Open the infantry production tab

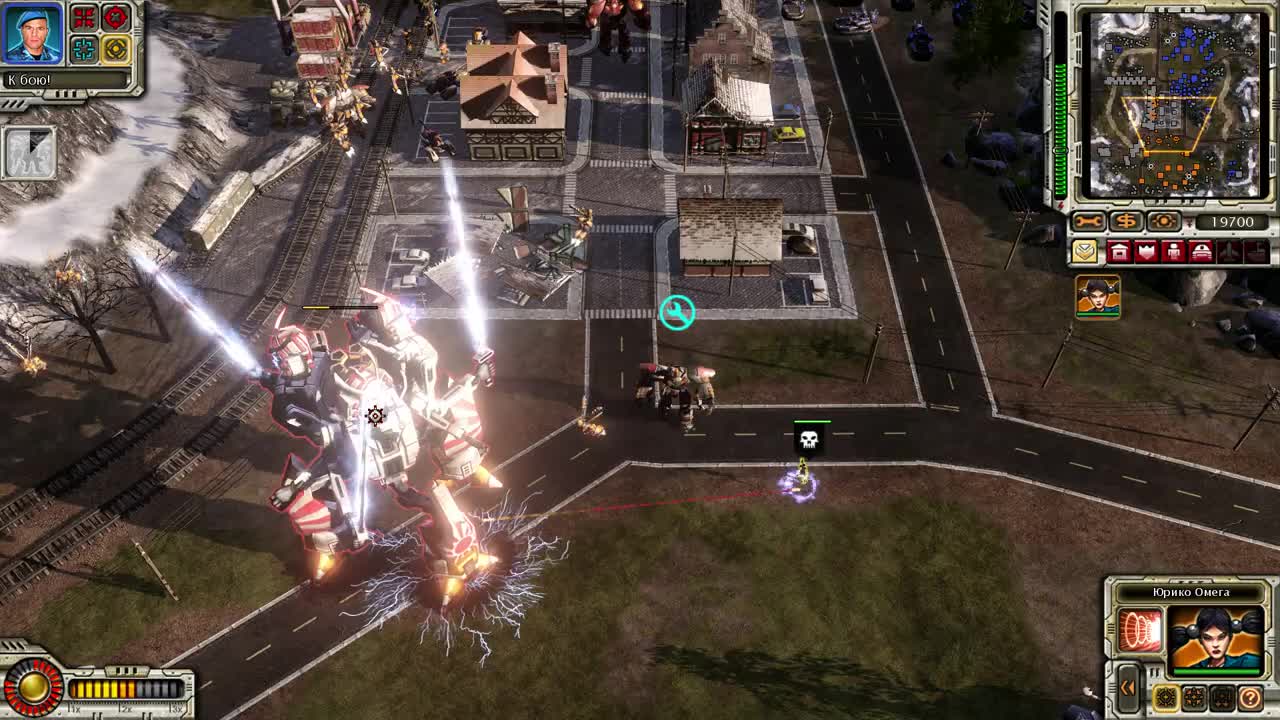1174,250
